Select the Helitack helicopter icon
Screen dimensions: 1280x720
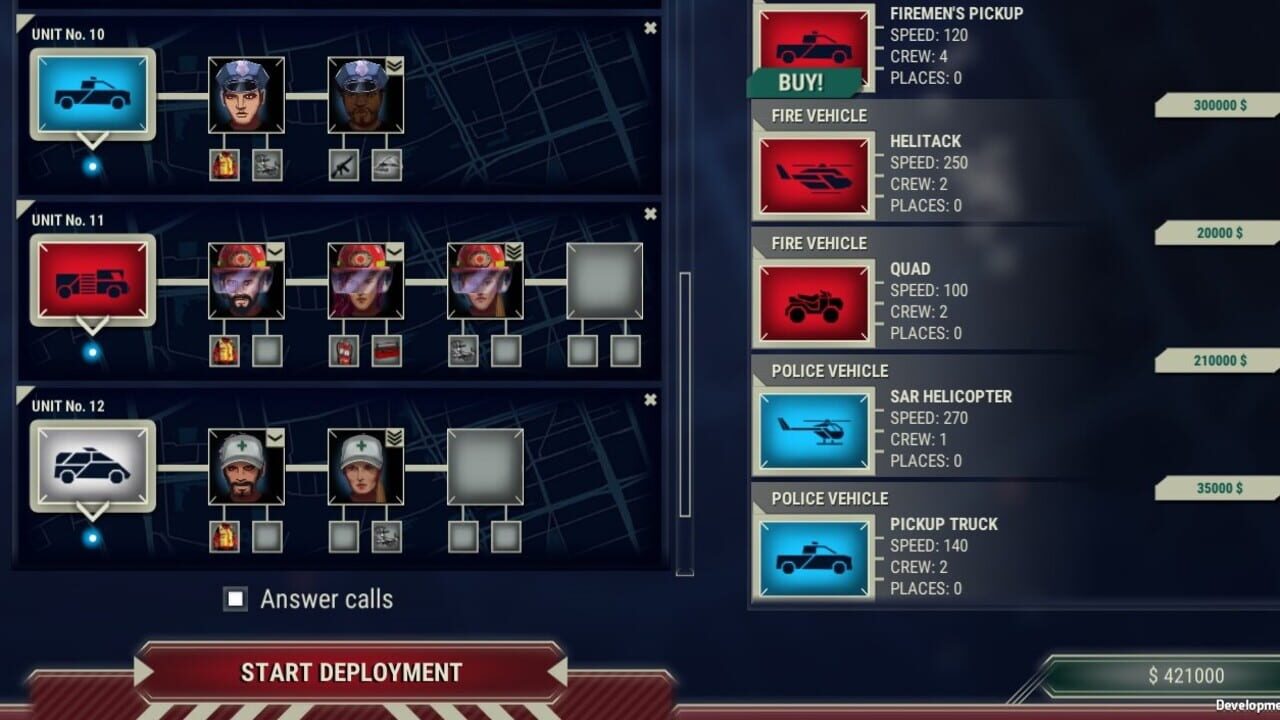pyautogui.click(x=813, y=174)
